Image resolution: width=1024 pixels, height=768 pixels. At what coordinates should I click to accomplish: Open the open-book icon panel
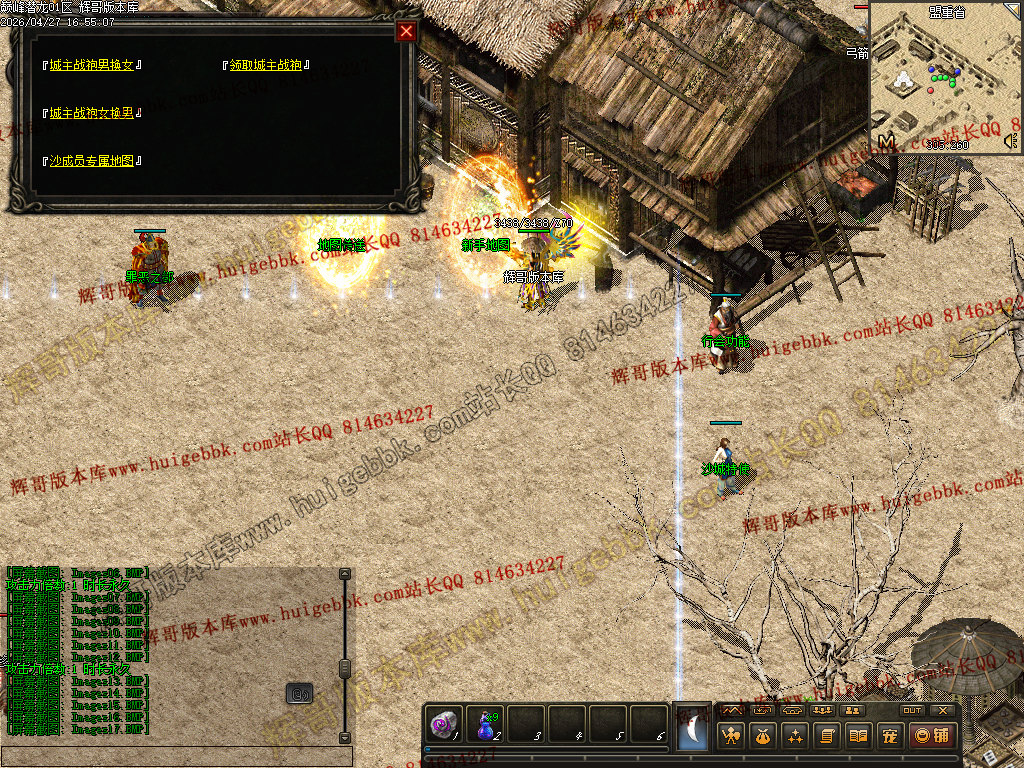[x=858, y=736]
